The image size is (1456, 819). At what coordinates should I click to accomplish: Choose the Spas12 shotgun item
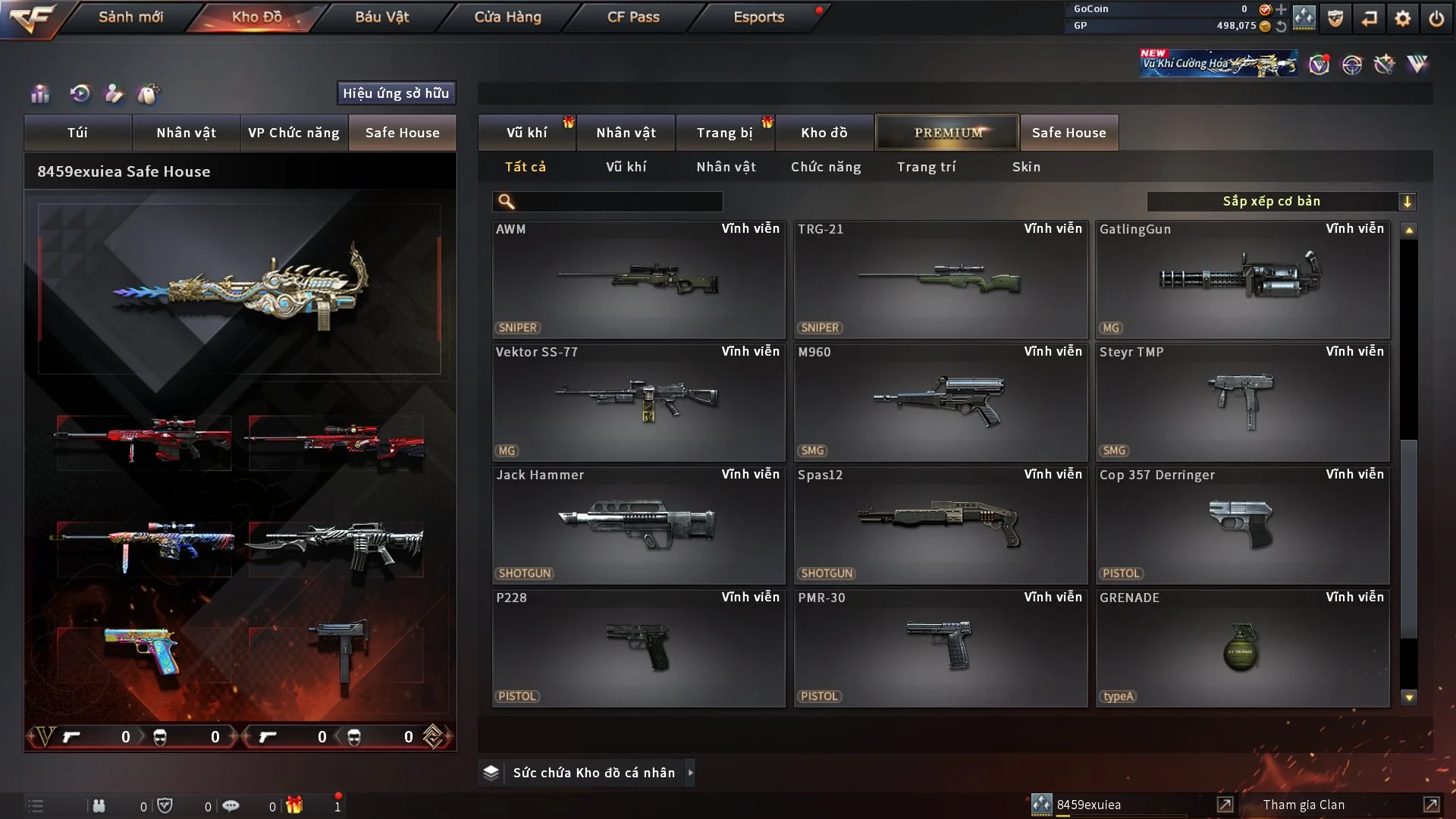940,525
